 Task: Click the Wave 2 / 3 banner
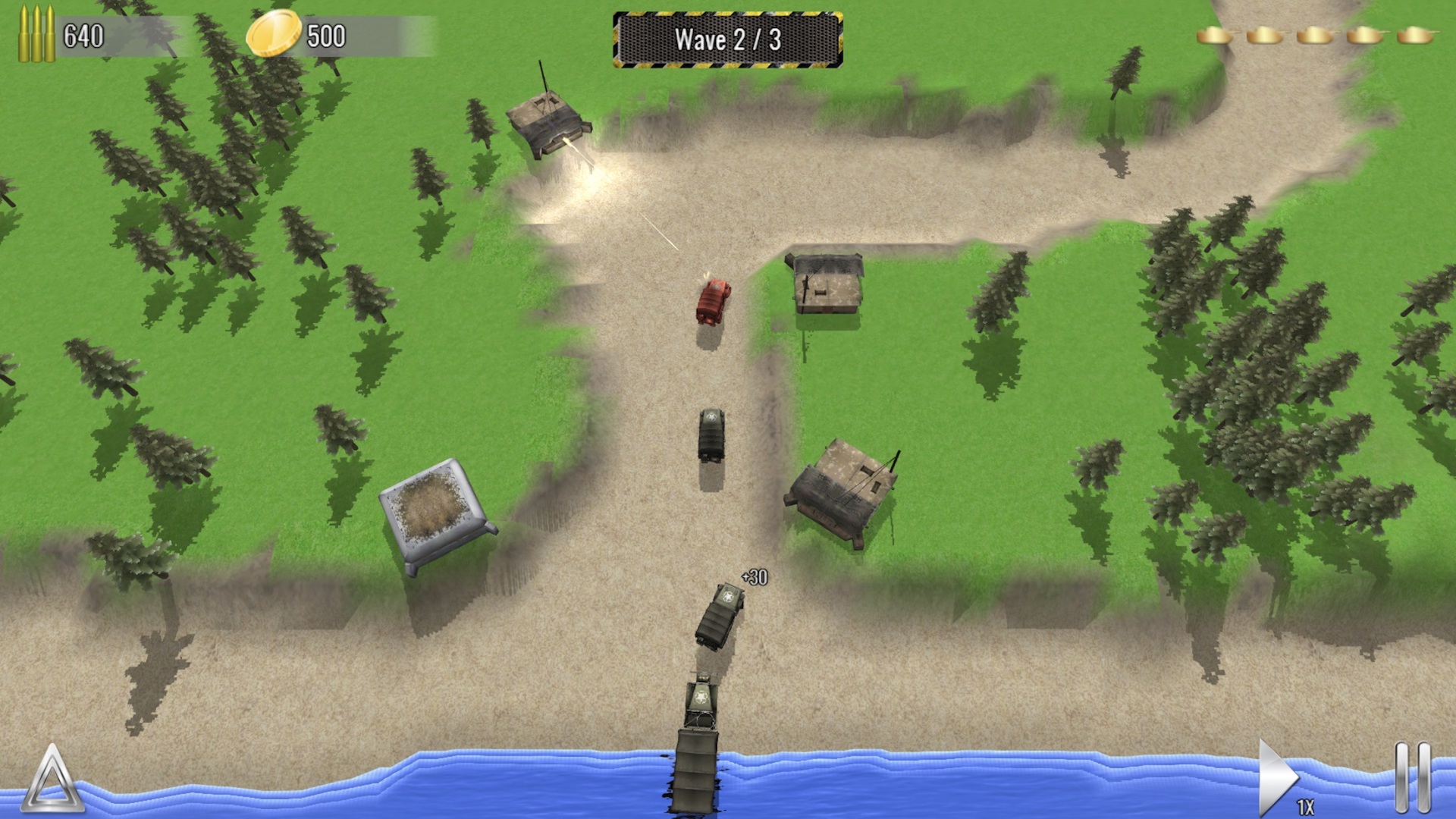[x=730, y=38]
